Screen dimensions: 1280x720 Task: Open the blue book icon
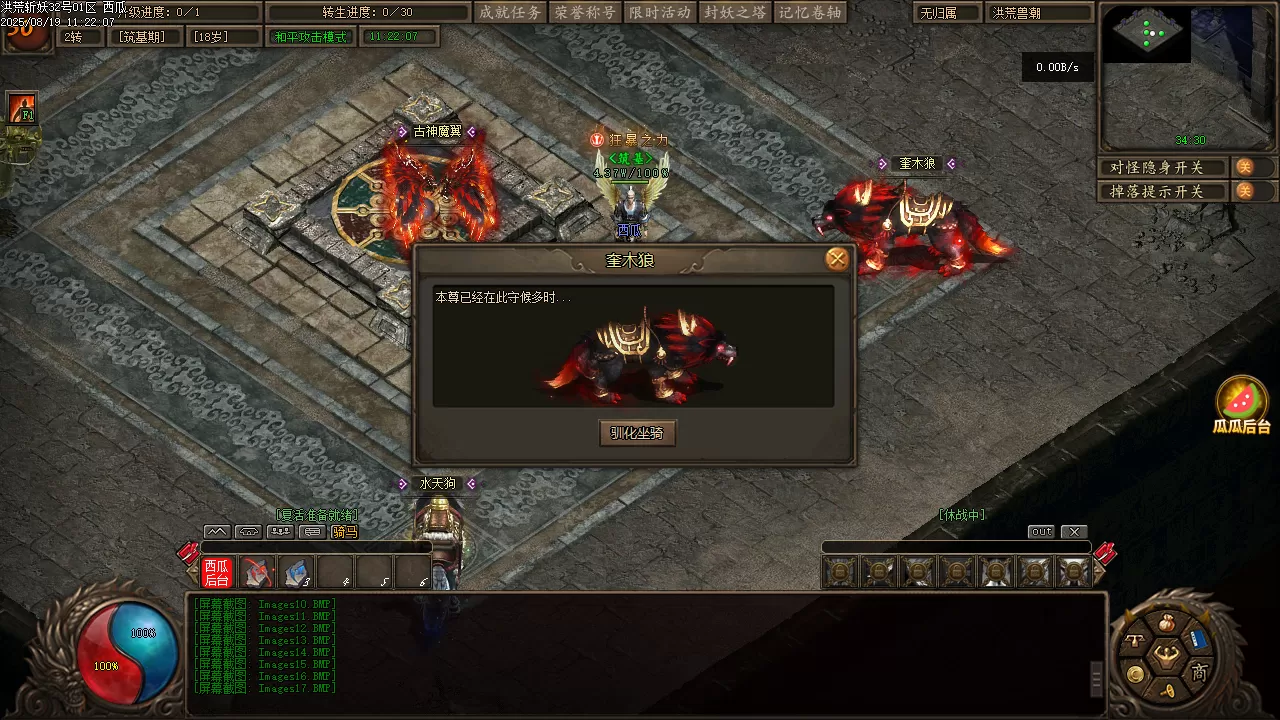pos(1198,639)
